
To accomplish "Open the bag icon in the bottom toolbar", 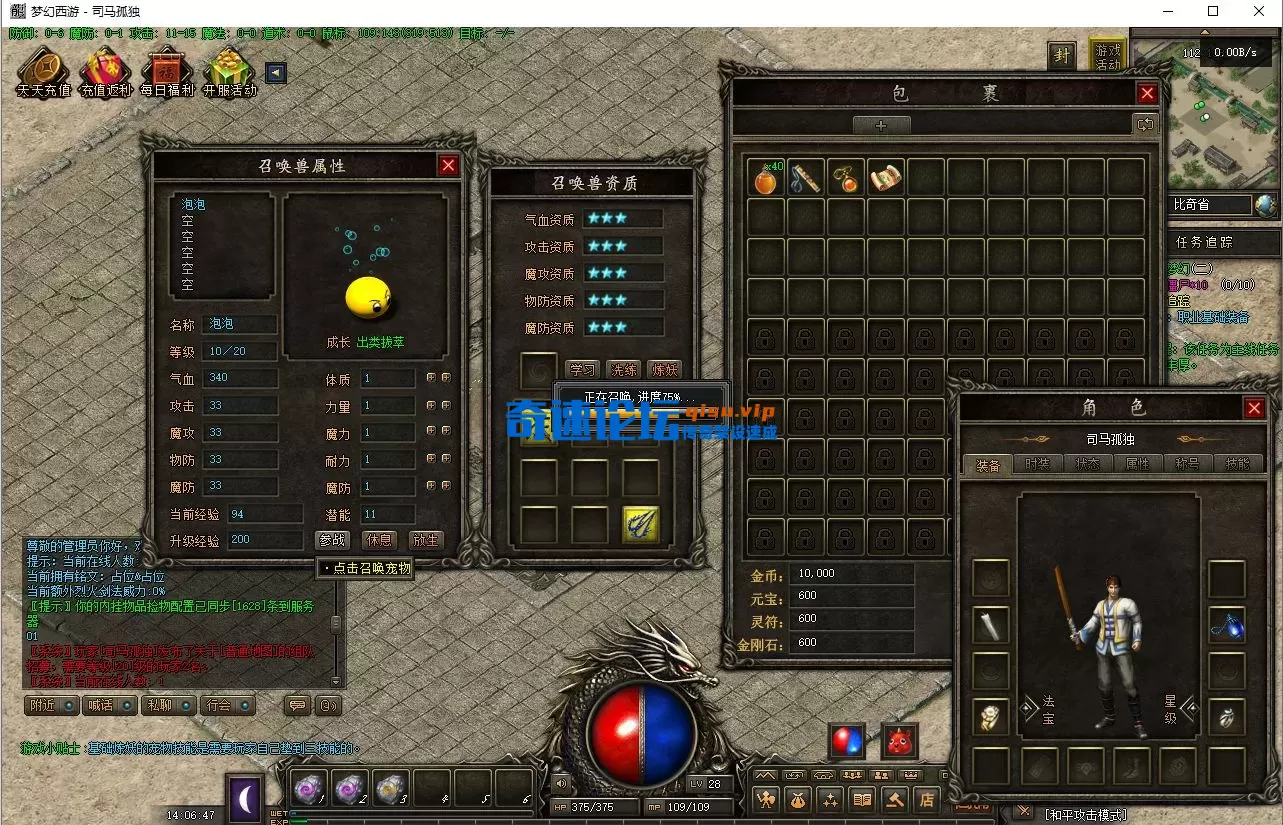I will (797, 800).
